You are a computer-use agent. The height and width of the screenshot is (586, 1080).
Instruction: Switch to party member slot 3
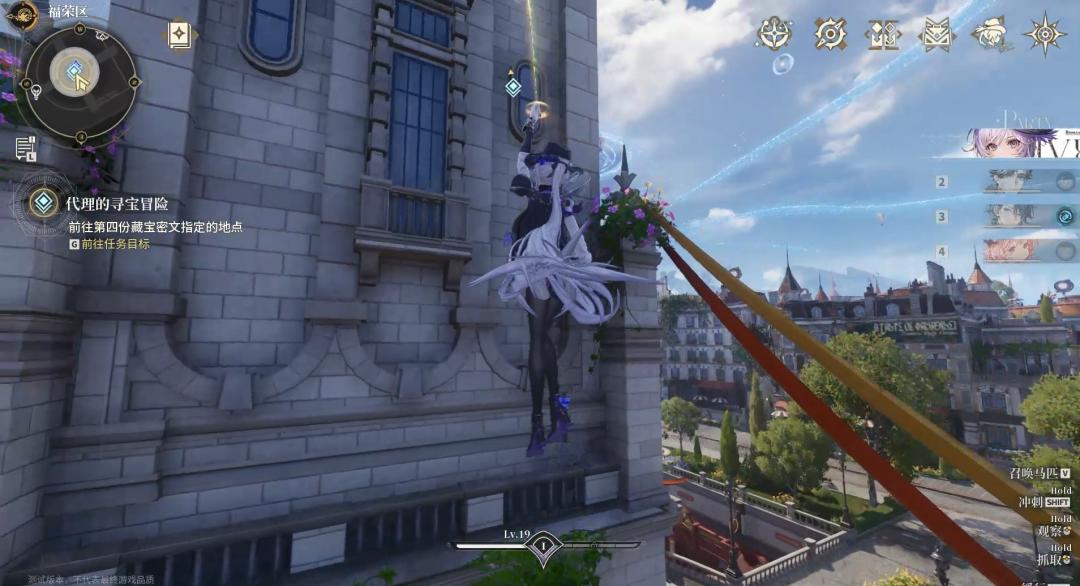pos(1023,216)
